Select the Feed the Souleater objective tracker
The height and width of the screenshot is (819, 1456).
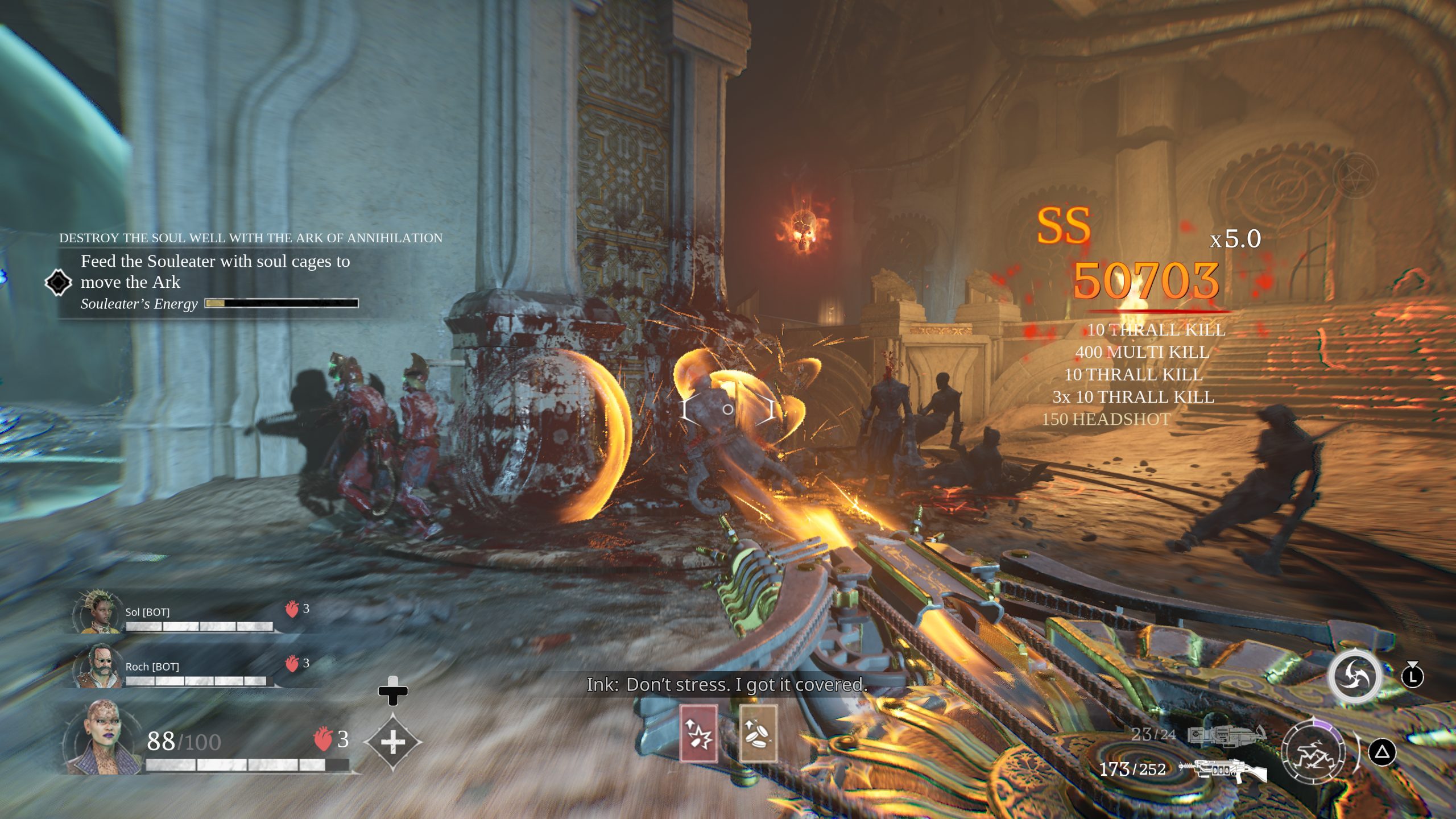tap(215, 272)
